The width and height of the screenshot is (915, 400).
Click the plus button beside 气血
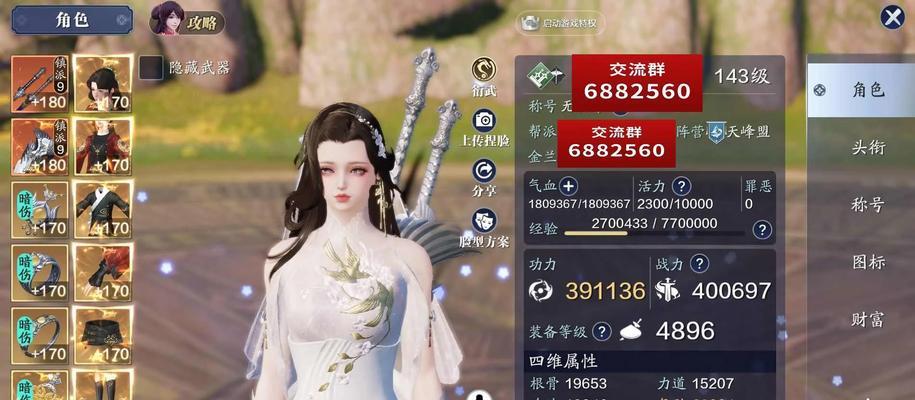coord(568,185)
